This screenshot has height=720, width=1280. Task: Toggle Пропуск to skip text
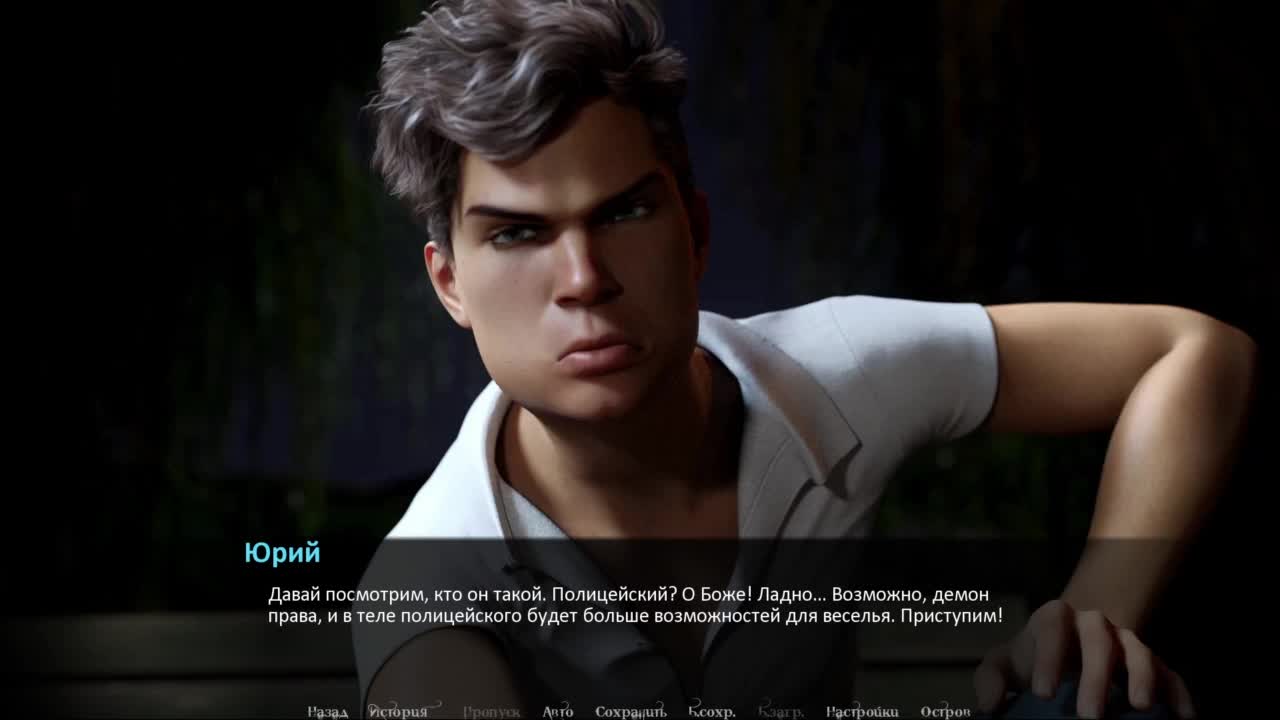click(491, 712)
